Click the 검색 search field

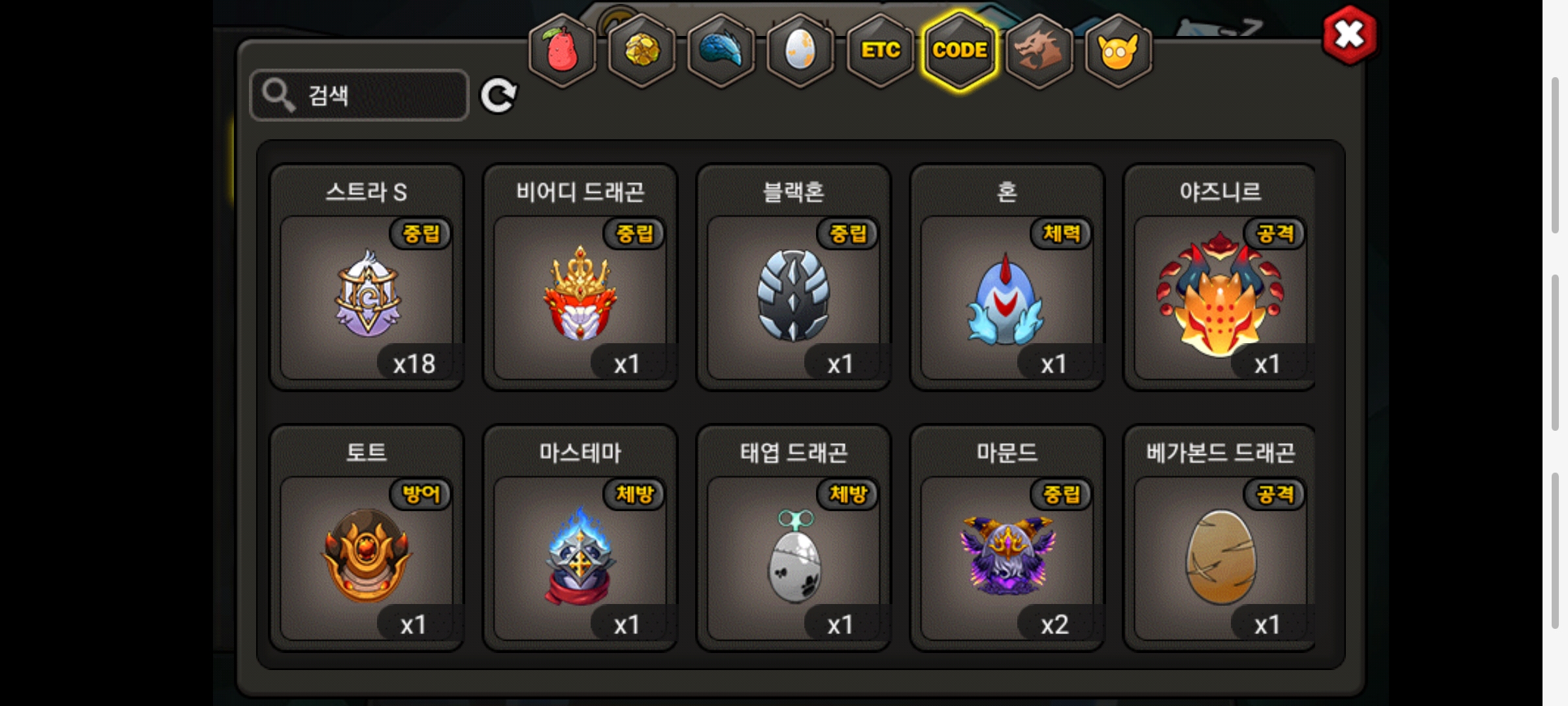[359, 95]
